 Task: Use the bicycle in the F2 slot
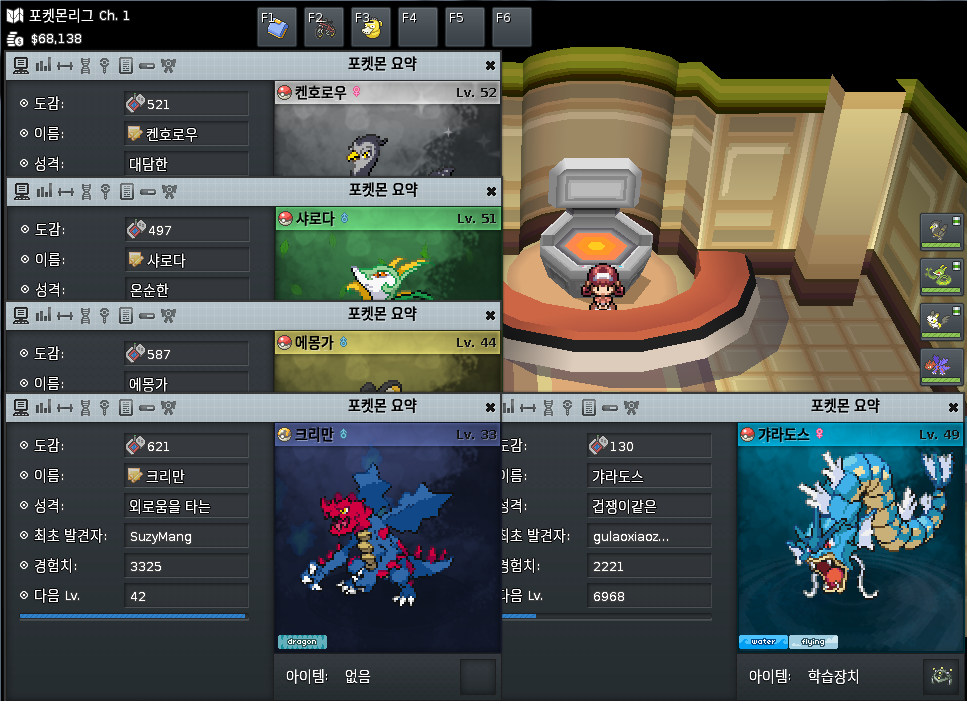[x=324, y=27]
